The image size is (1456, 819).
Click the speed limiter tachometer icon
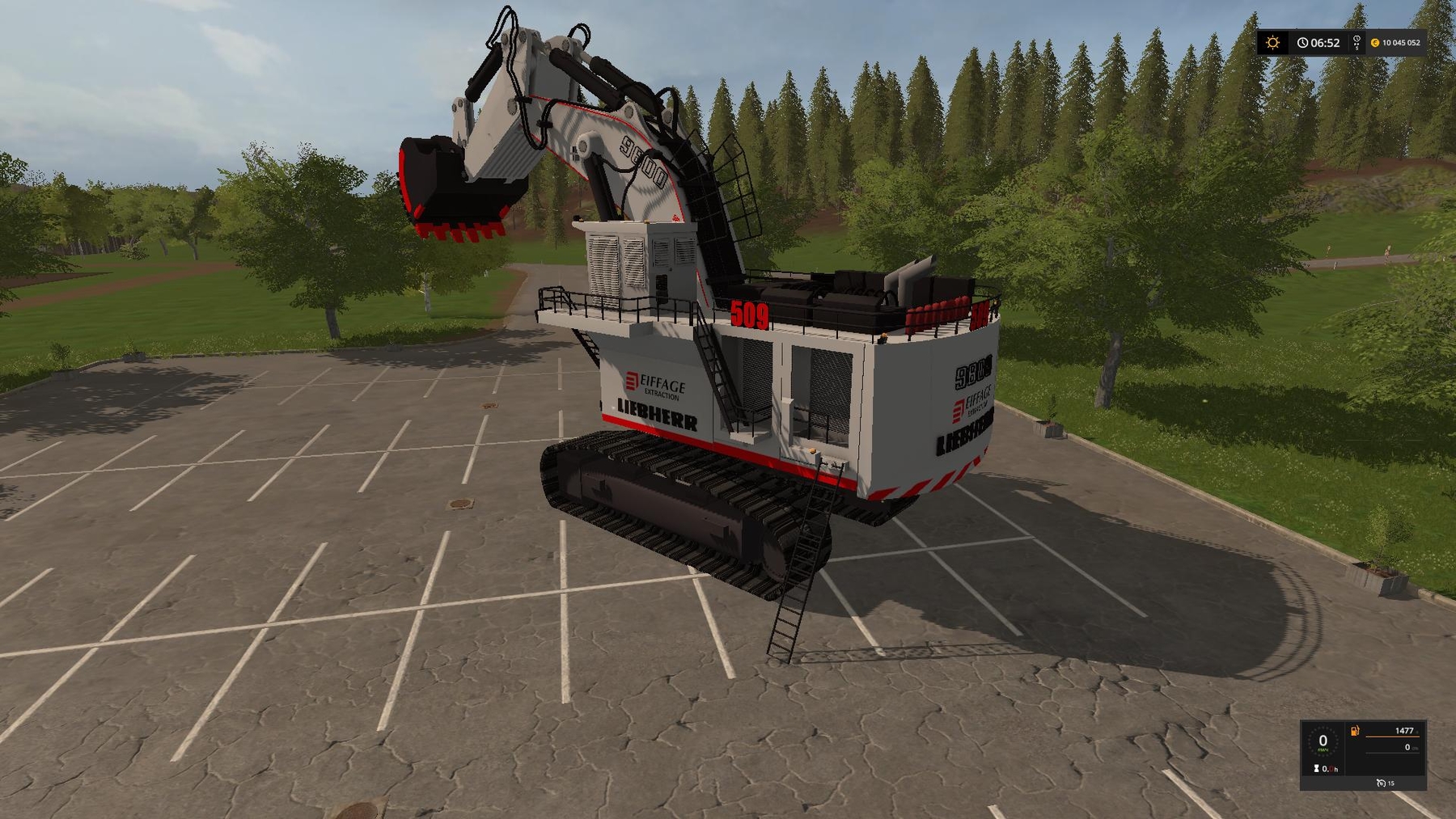pos(1380,783)
